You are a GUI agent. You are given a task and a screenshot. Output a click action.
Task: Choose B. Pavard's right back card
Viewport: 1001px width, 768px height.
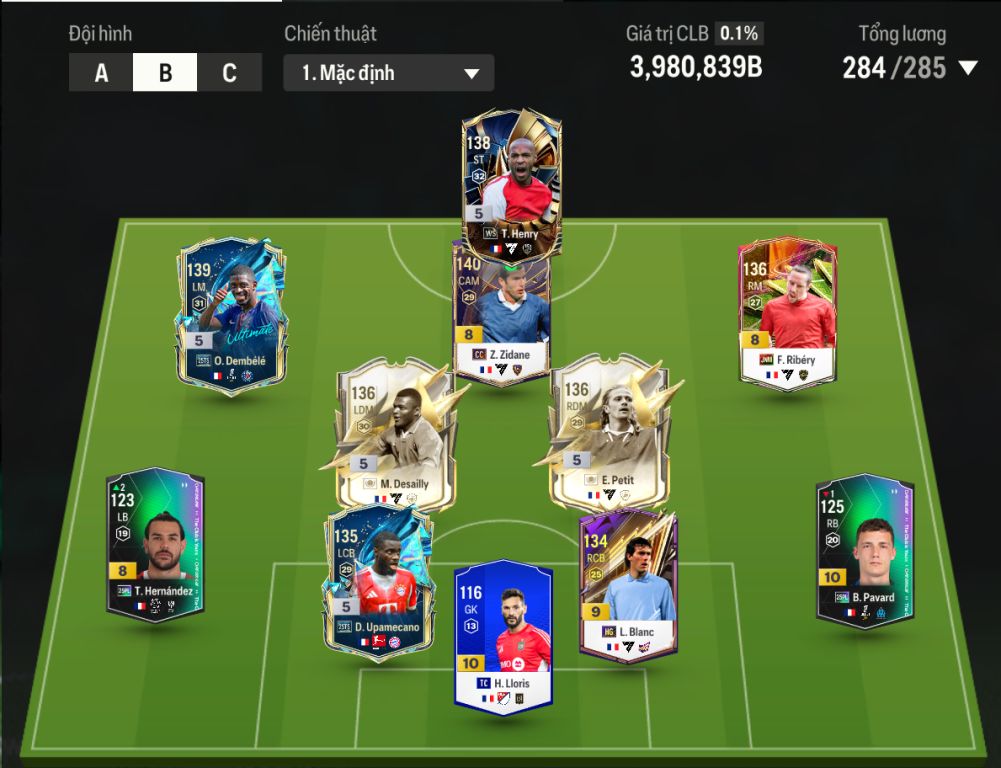click(864, 548)
